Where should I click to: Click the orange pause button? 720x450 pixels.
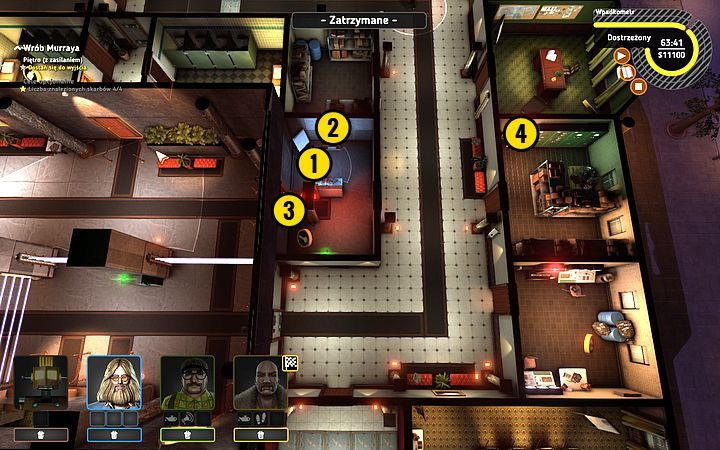(629, 71)
